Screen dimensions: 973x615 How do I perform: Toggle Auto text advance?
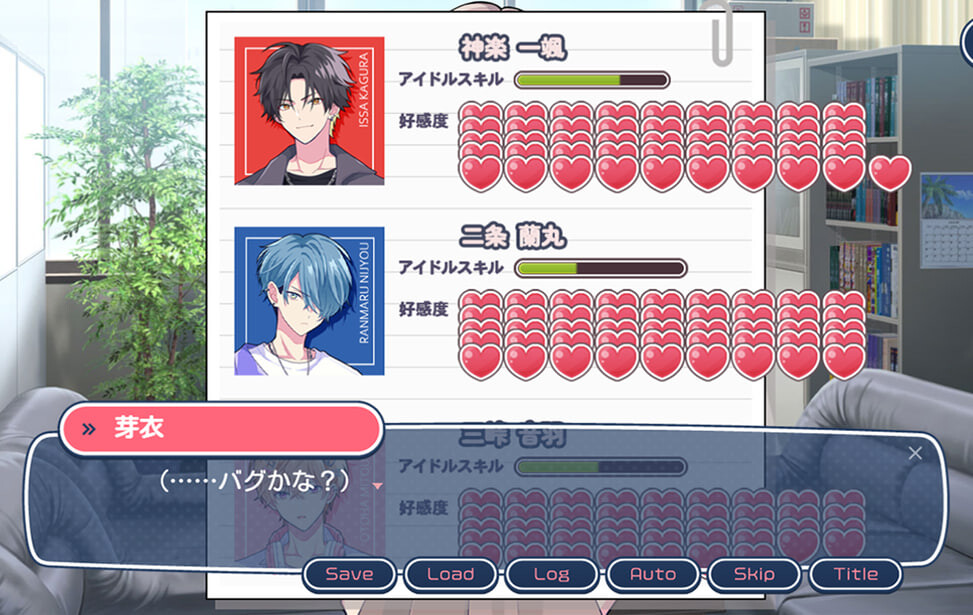point(653,574)
